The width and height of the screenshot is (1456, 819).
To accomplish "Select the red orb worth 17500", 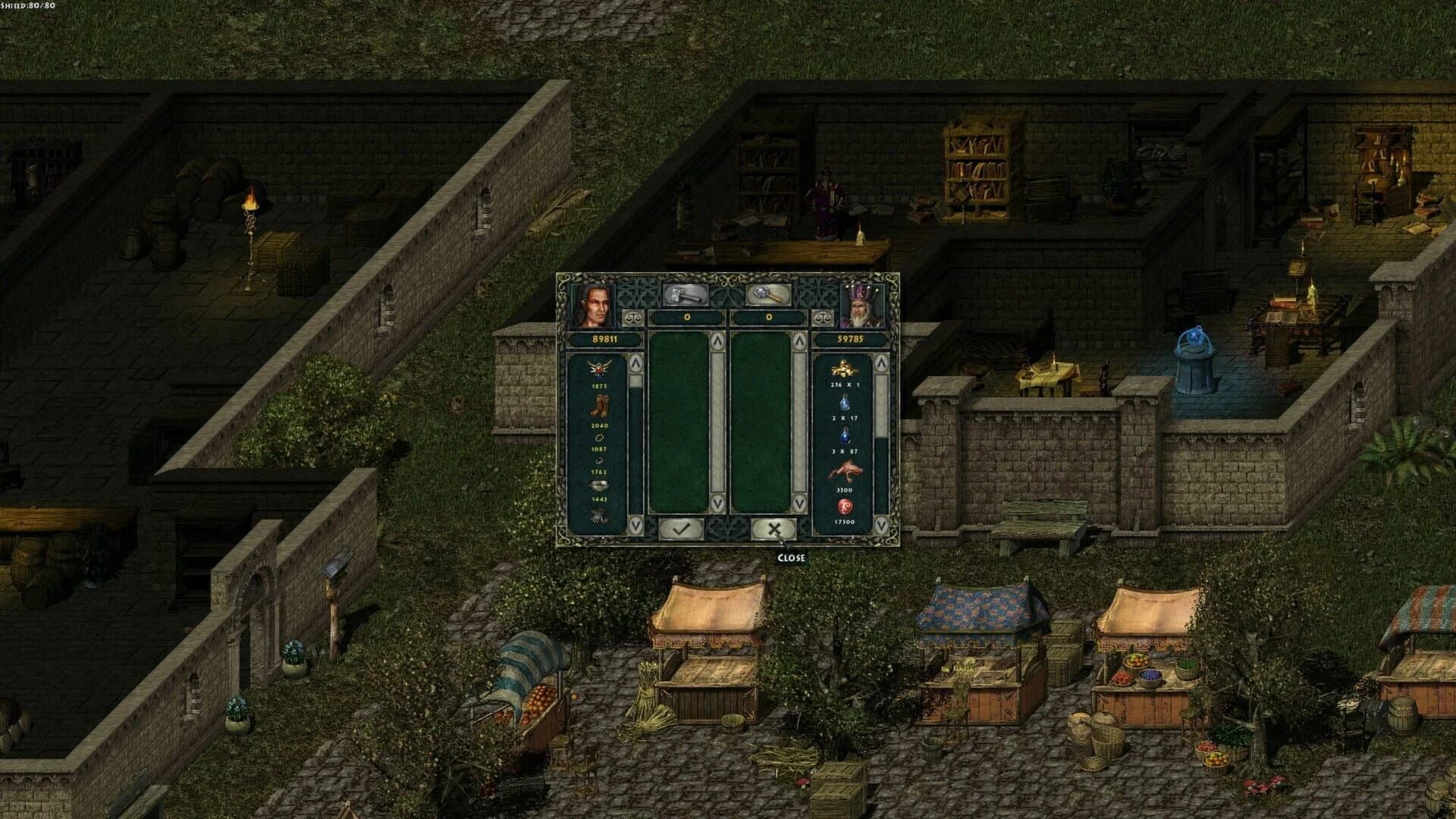I will [844, 507].
